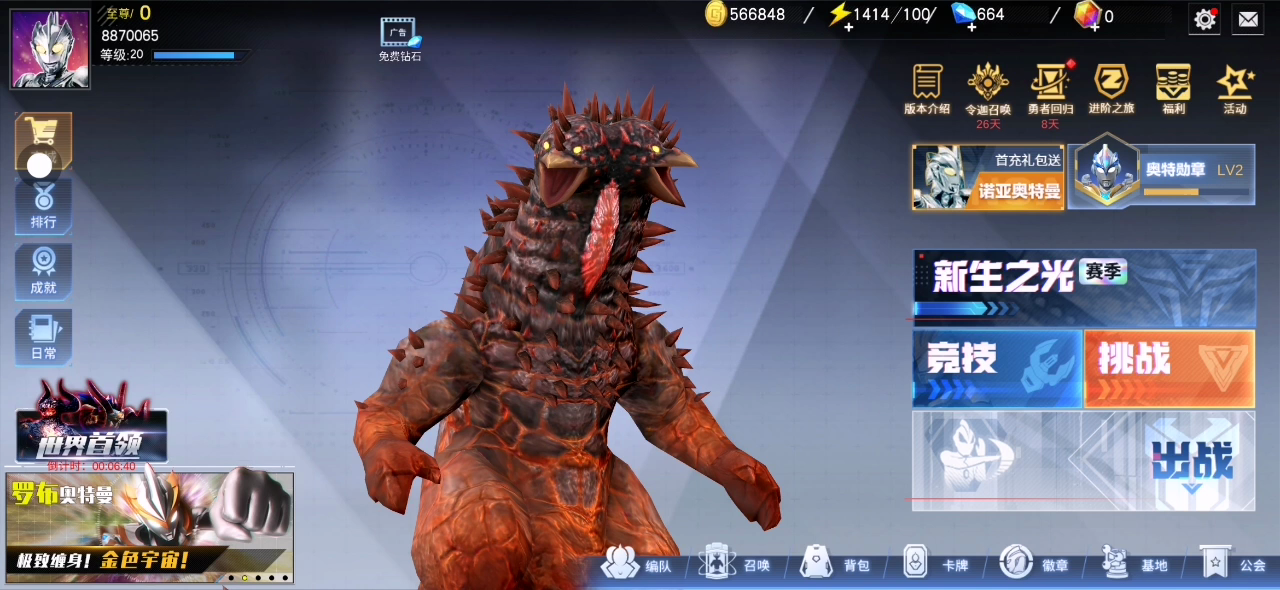
Task: Switch to the 召唤 summon tab
Action: click(736, 564)
